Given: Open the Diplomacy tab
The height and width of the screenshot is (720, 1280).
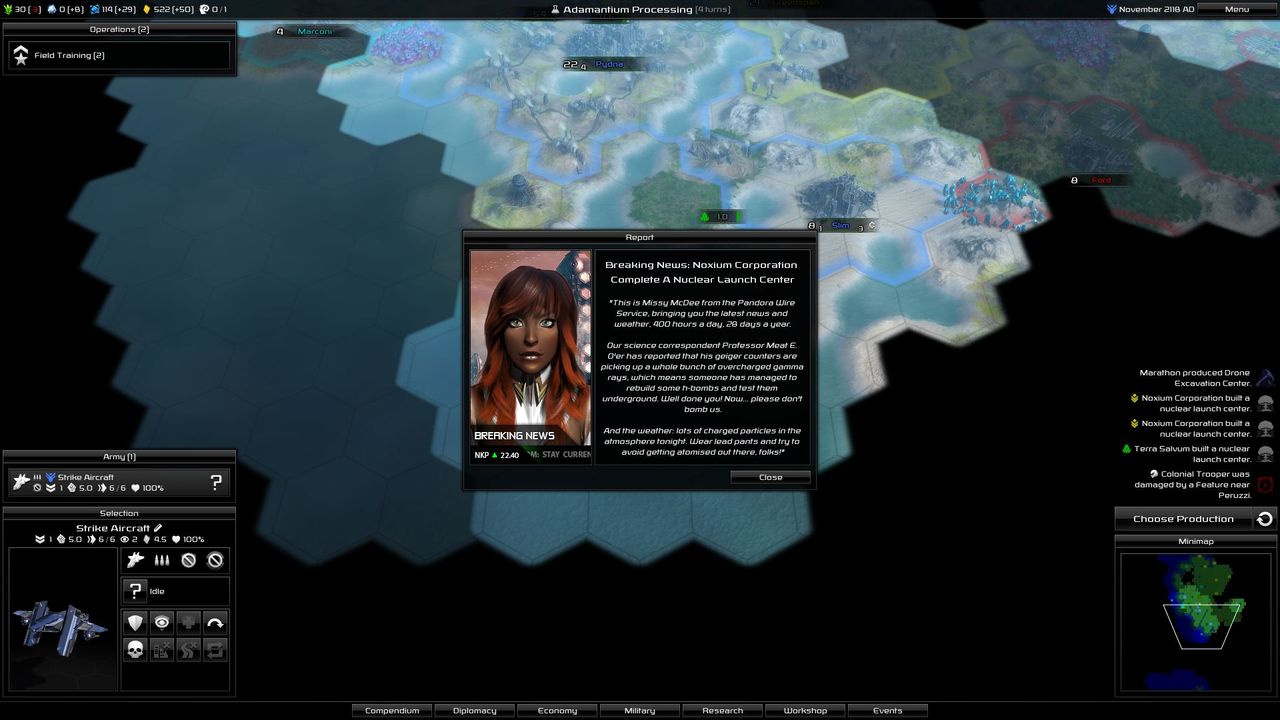Looking at the screenshot, I should 474,710.
